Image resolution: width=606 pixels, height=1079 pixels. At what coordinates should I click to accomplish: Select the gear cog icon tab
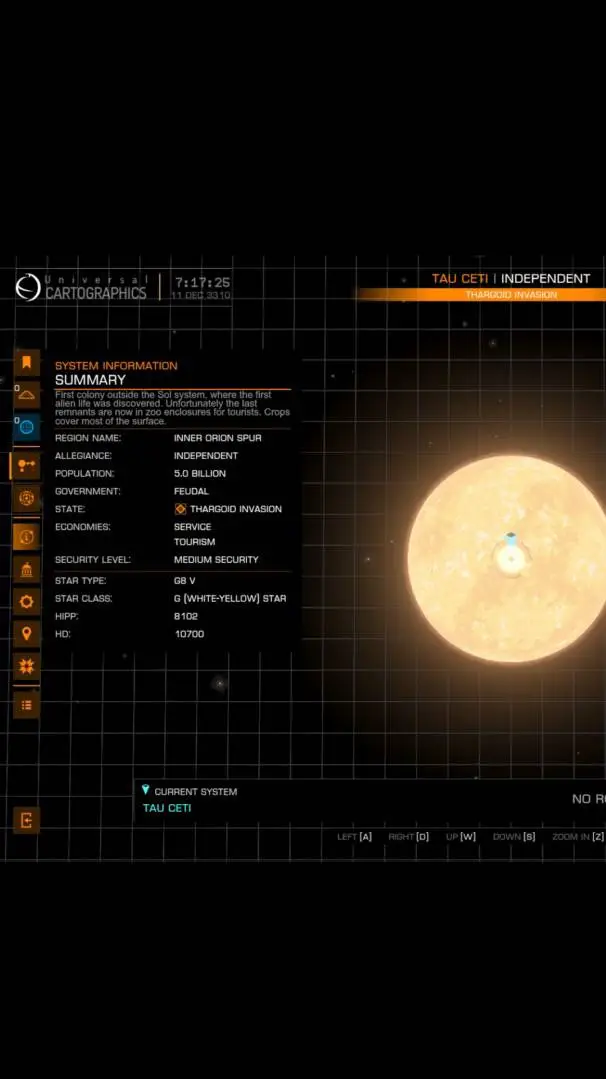(x=26, y=601)
